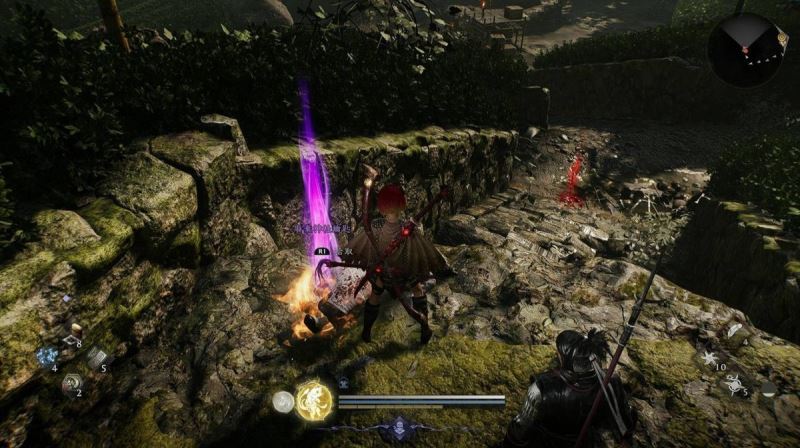This screenshot has width=800, height=448.
Task: Activate the golden guardian spirit icon
Action: pyautogui.click(x=315, y=401)
